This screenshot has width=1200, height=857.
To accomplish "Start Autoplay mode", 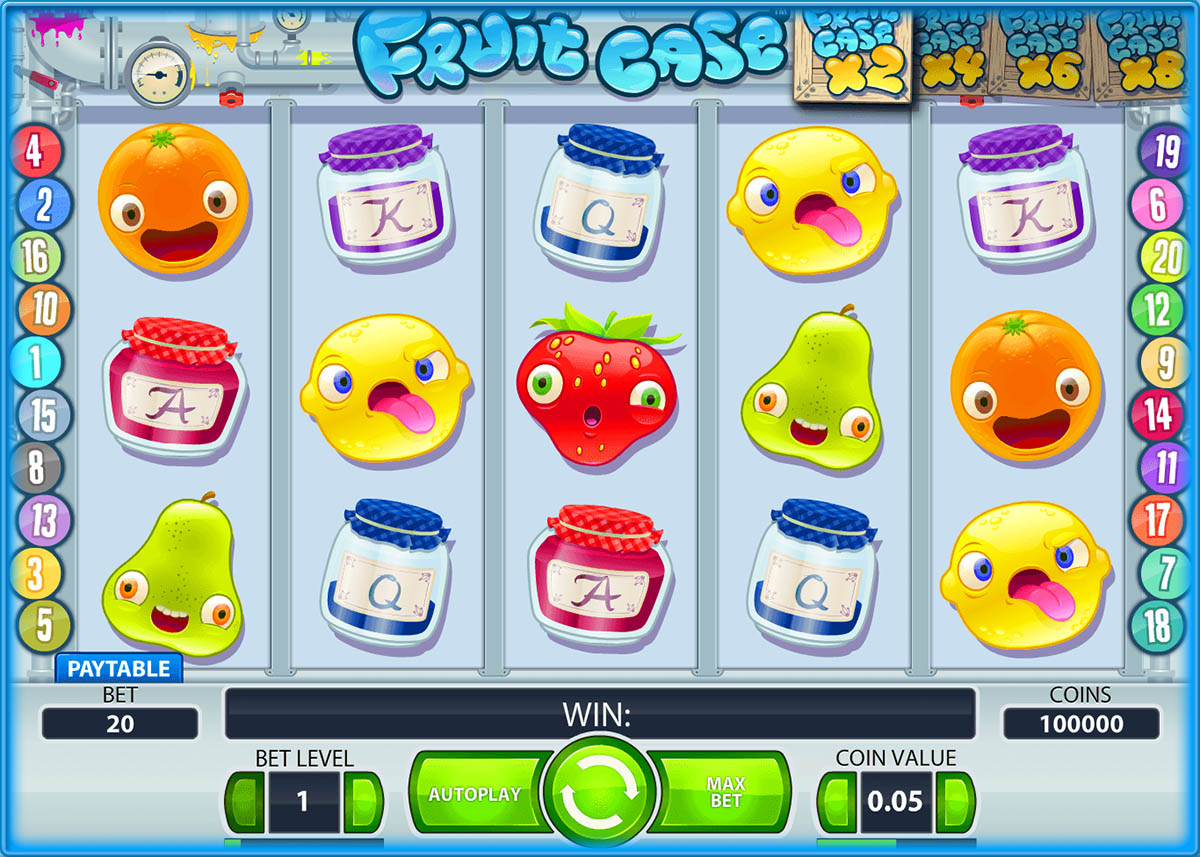I will click(x=475, y=795).
